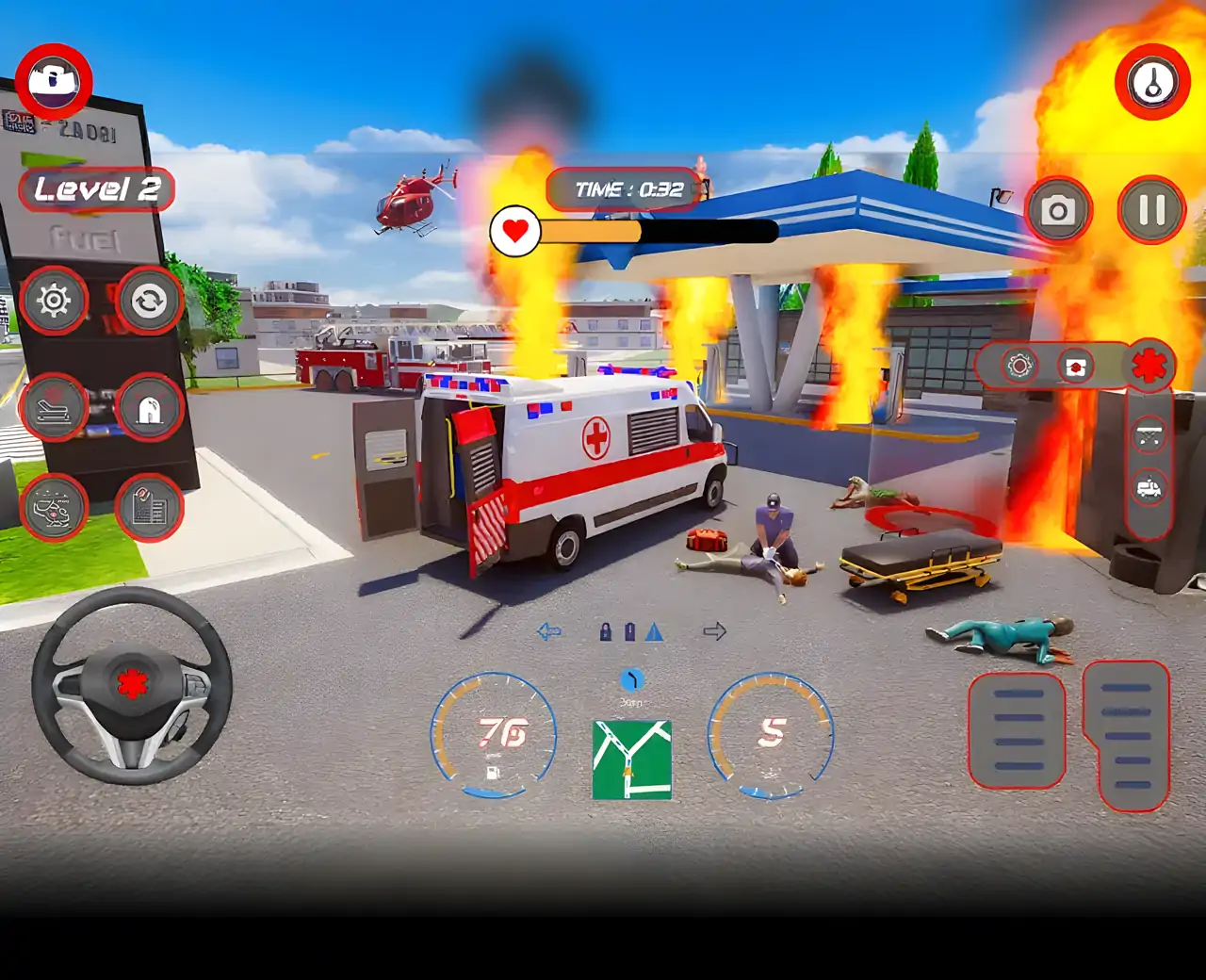Select the folding stretcher icon in right panel

point(1149,435)
